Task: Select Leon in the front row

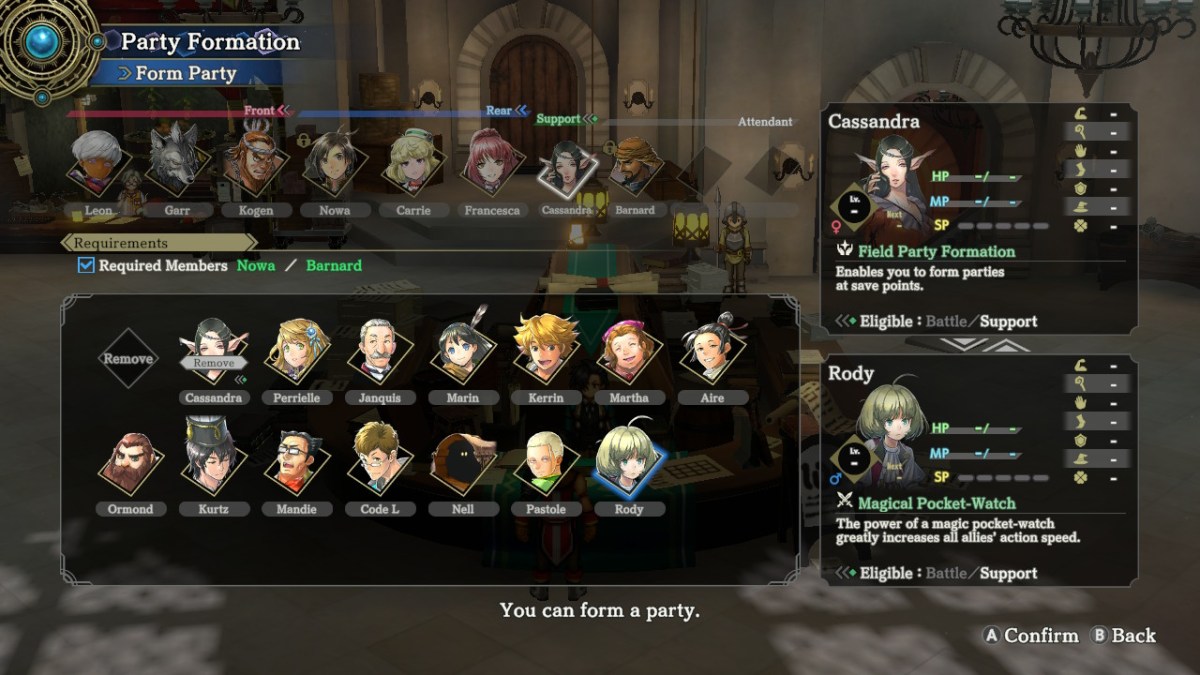Action: pos(98,164)
